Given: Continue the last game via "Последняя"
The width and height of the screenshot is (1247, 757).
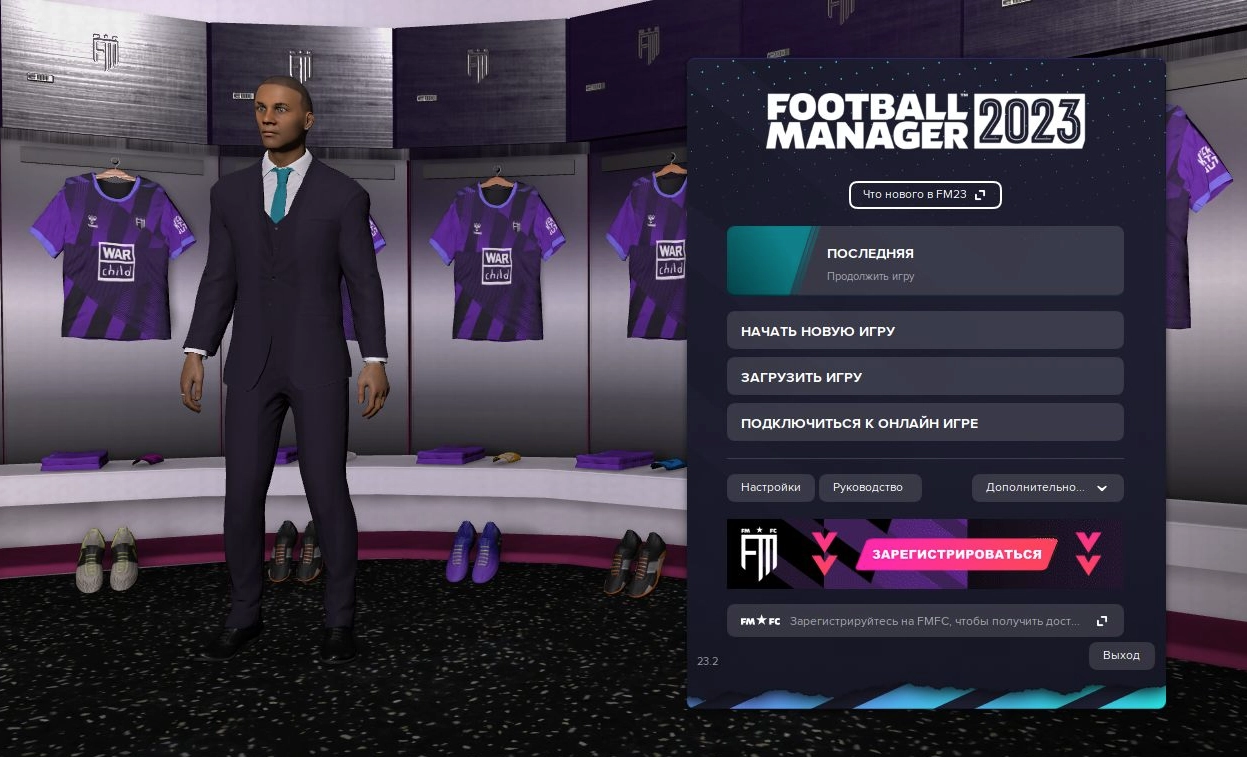Looking at the screenshot, I should point(925,261).
